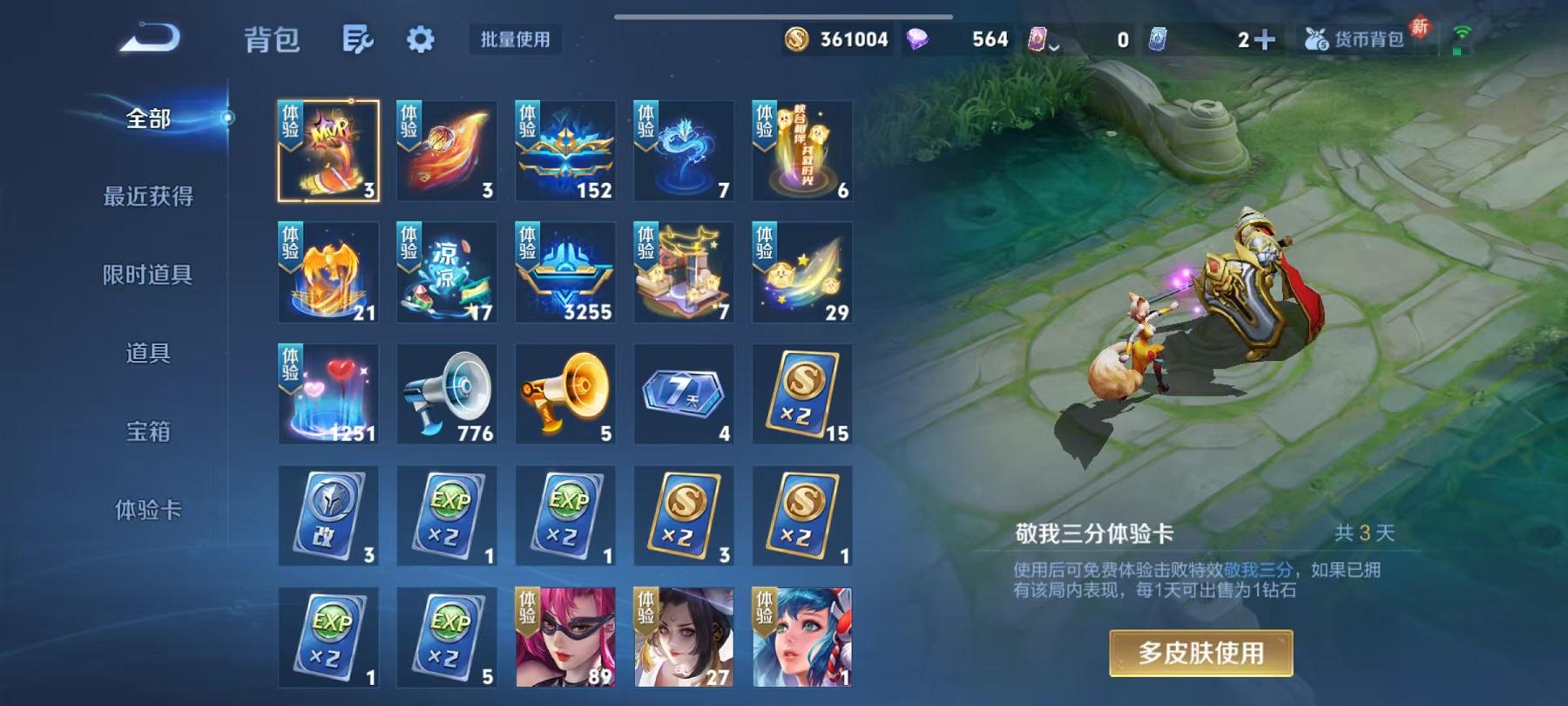Click the 批量使用 button

tap(514, 39)
